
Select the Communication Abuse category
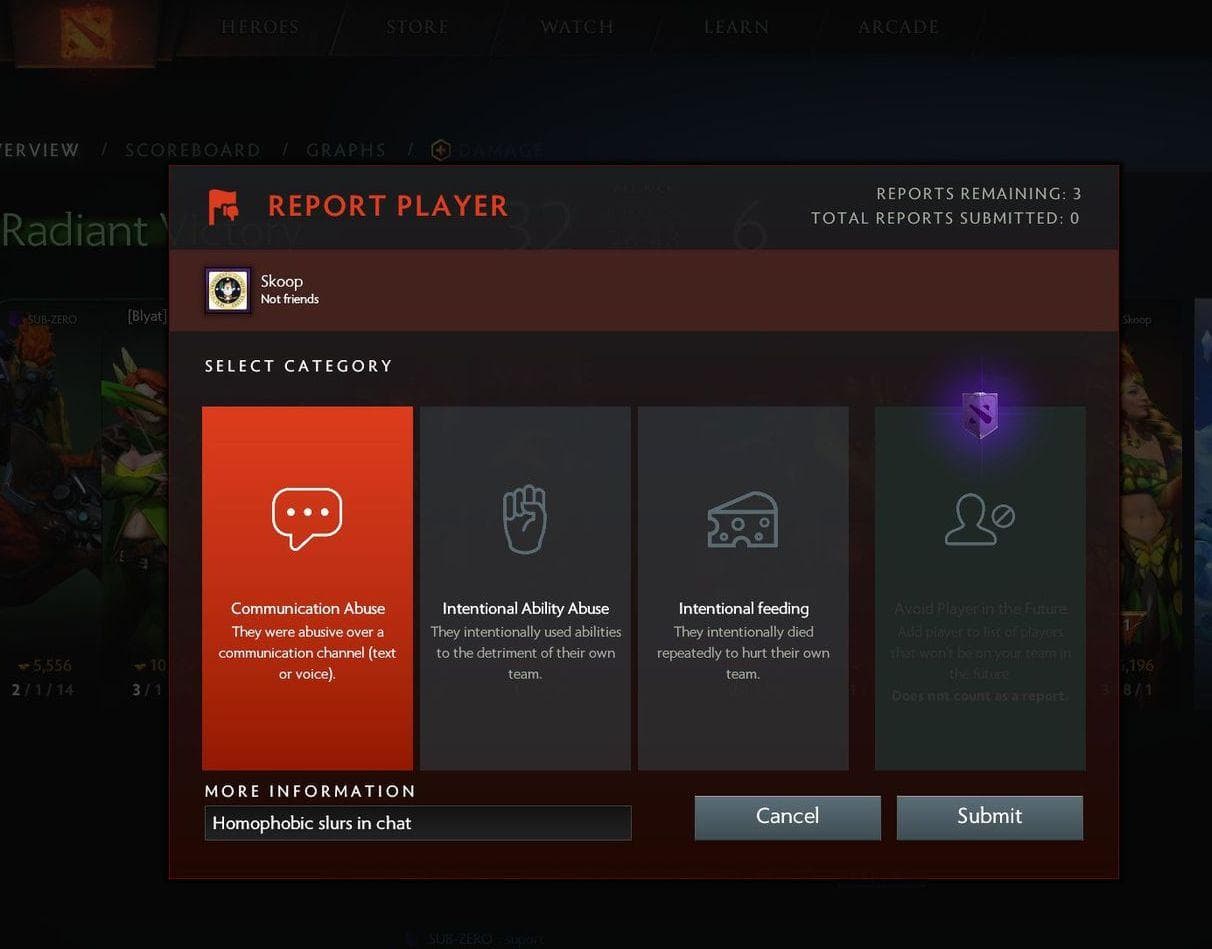point(307,587)
